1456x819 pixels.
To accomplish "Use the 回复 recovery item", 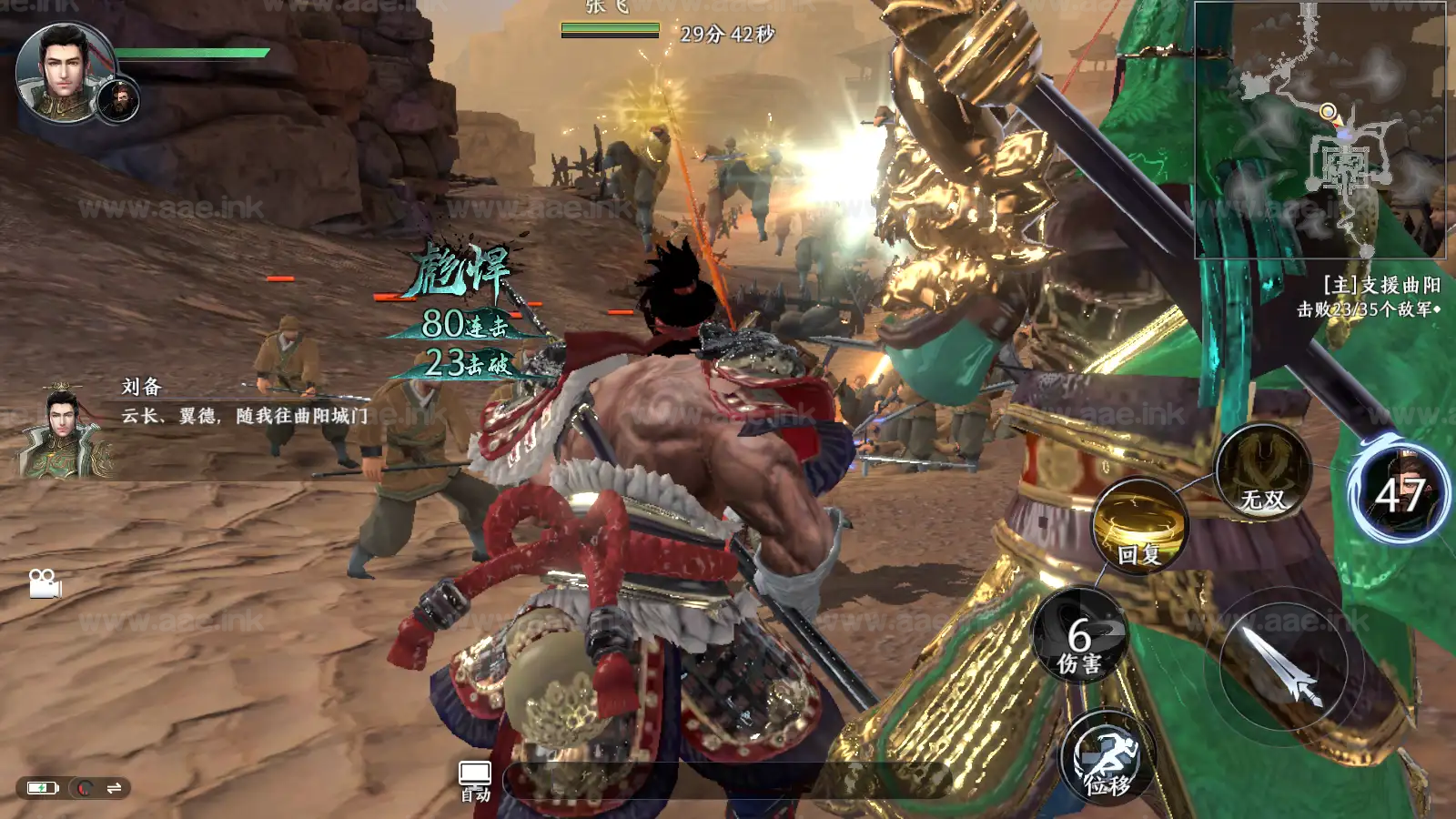I will tap(1139, 529).
